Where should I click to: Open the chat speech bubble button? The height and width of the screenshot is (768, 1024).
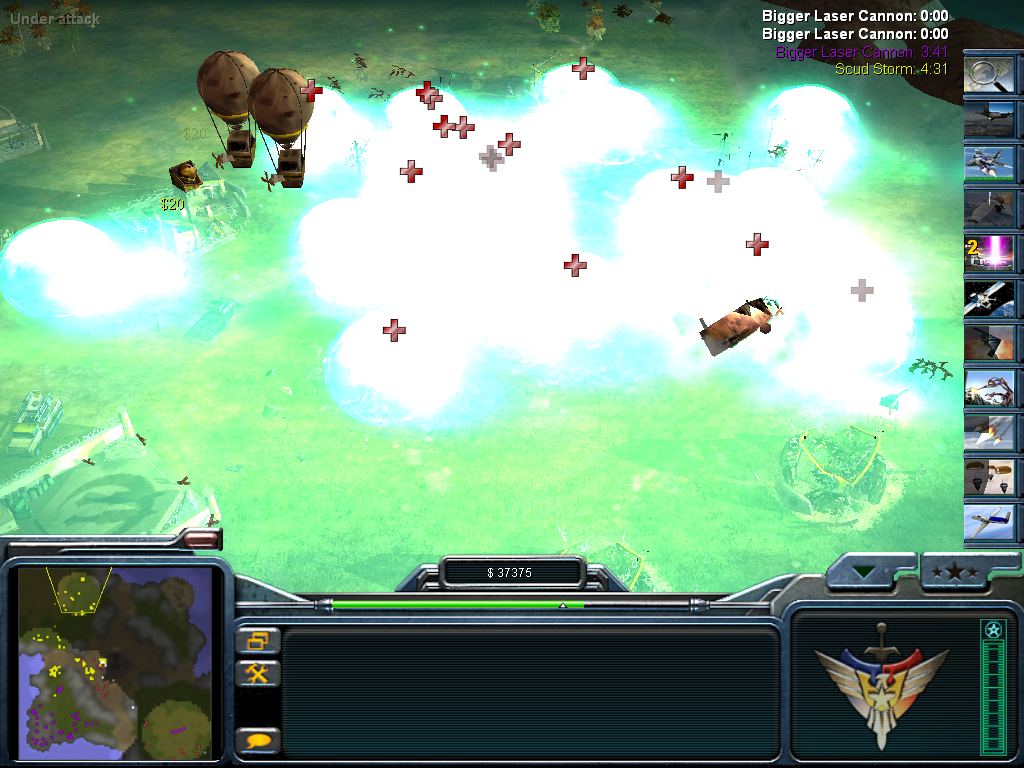pos(258,741)
